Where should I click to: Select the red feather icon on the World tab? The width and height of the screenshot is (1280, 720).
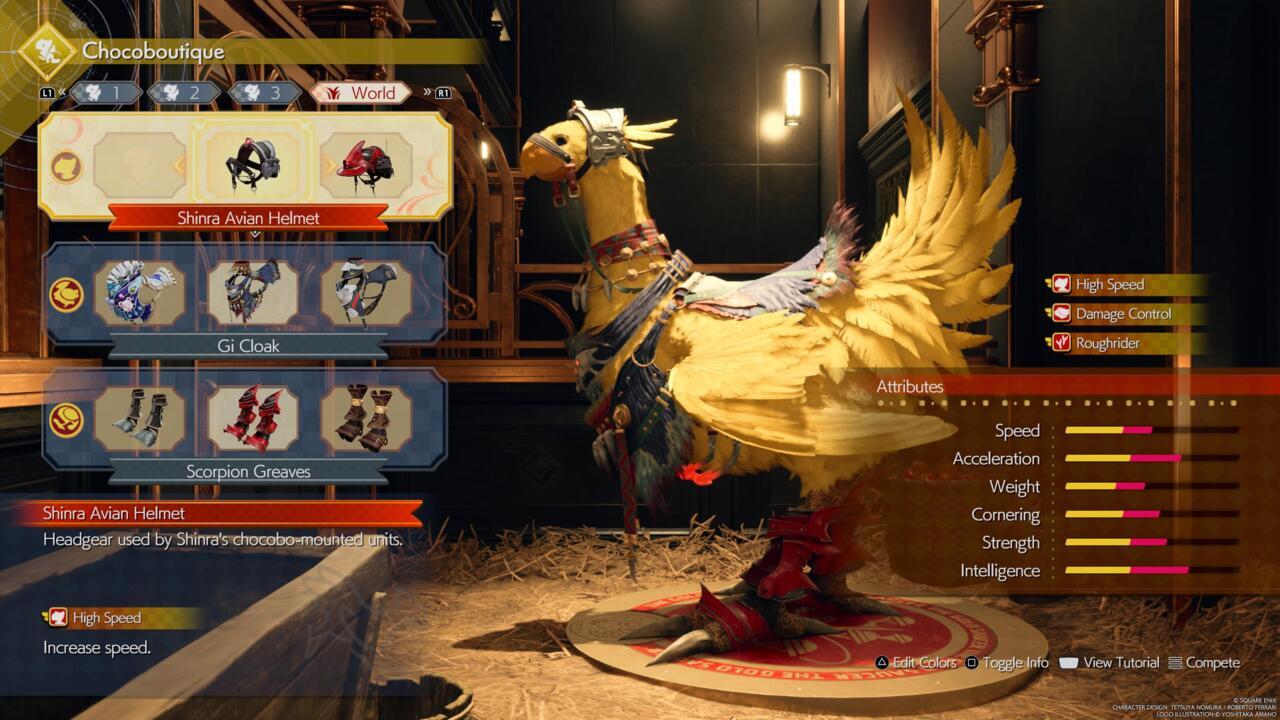pyautogui.click(x=331, y=92)
